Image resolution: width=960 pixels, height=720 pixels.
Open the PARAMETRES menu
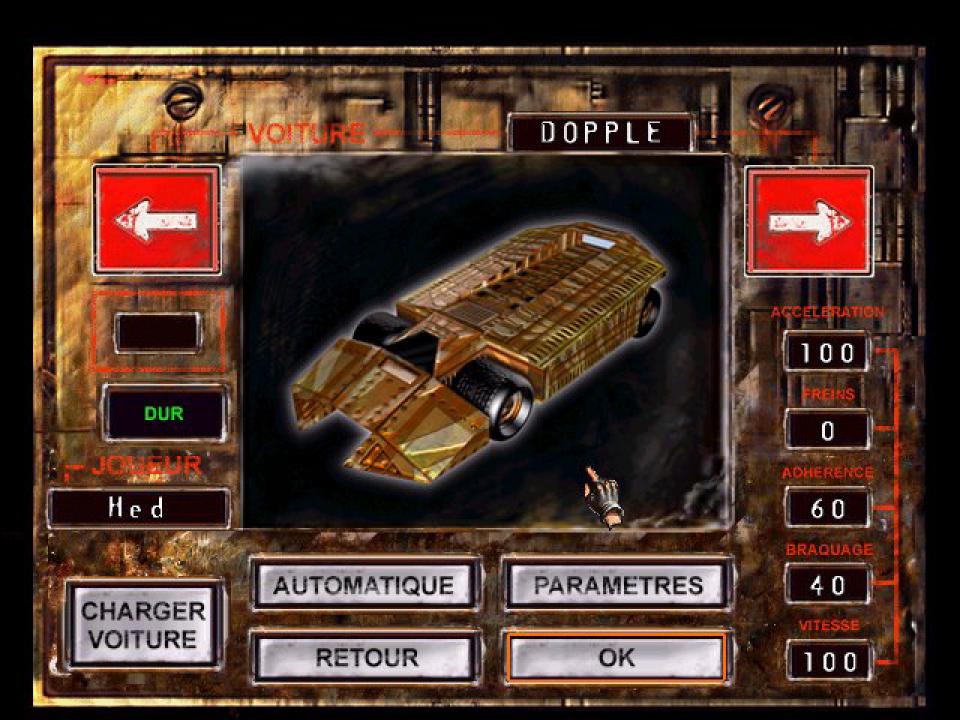pyautogui.click(x=617, y=584)
